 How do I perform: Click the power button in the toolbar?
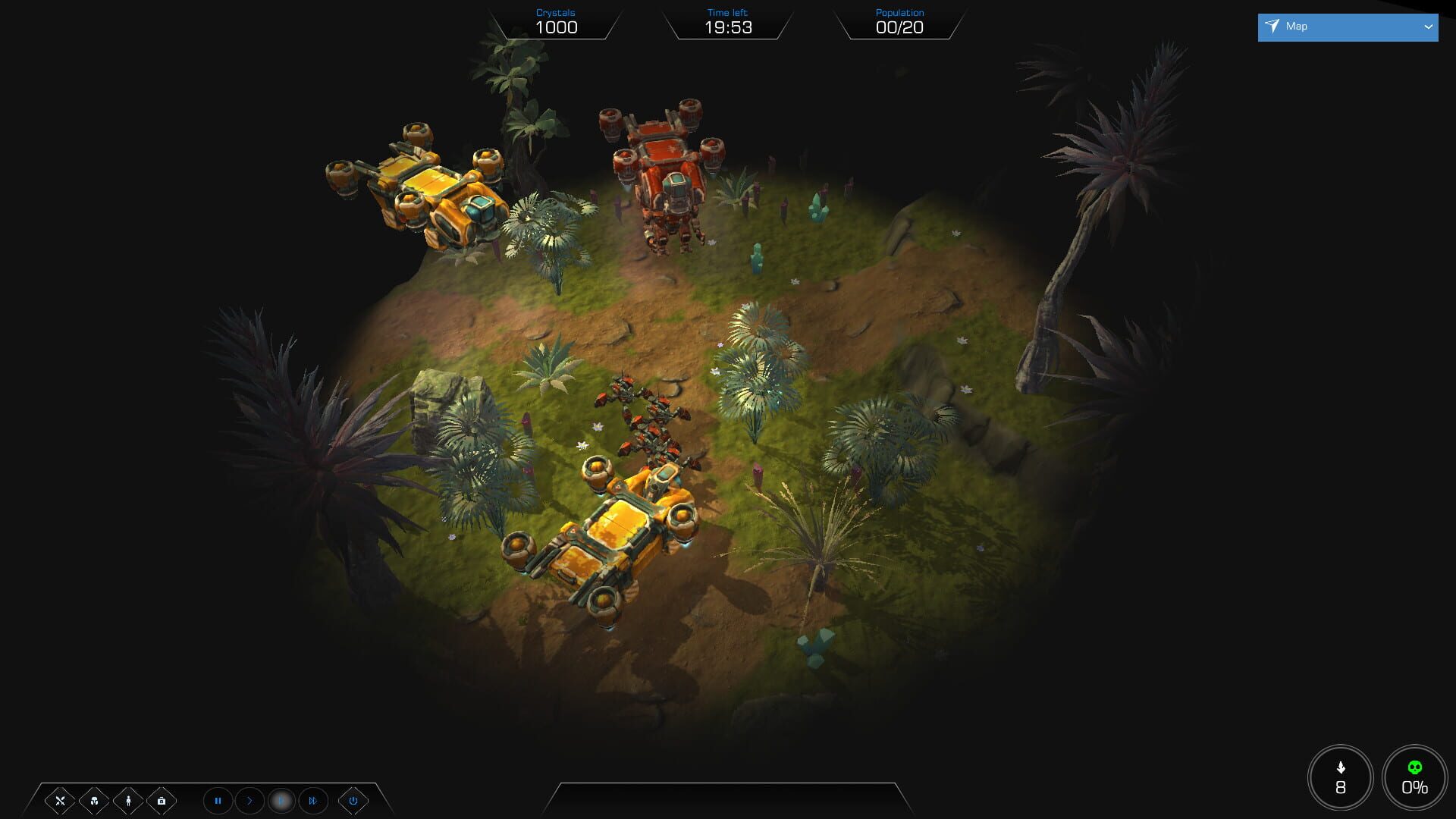(353, 801)
